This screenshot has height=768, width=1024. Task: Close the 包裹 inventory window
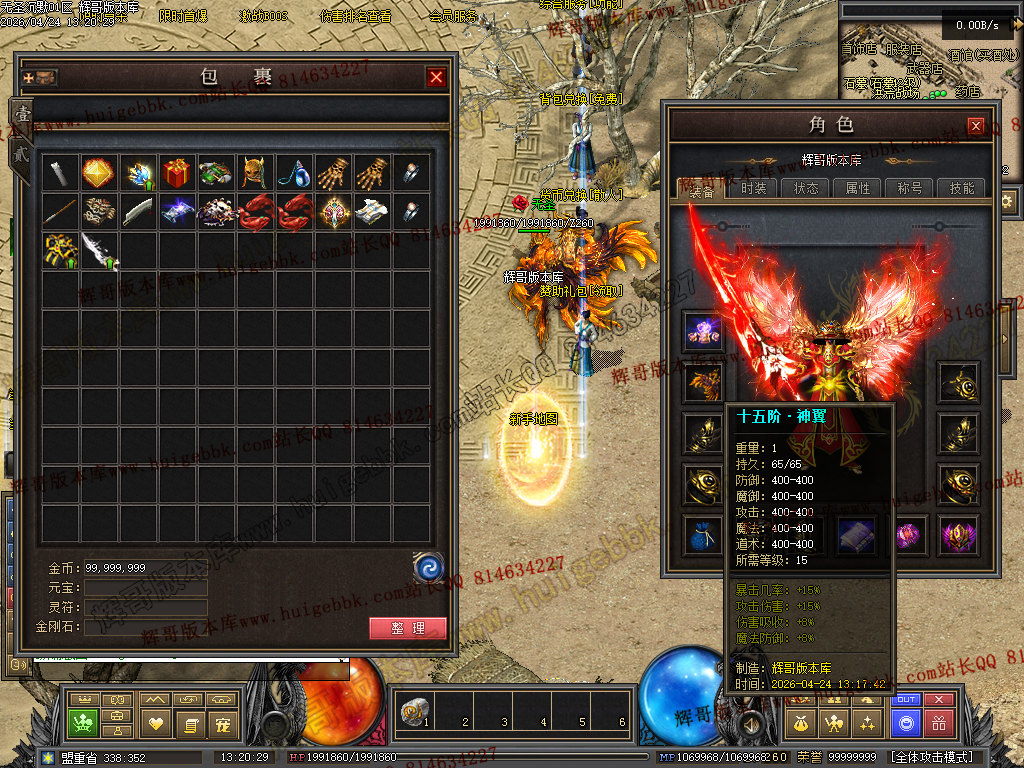coord(436,77)
